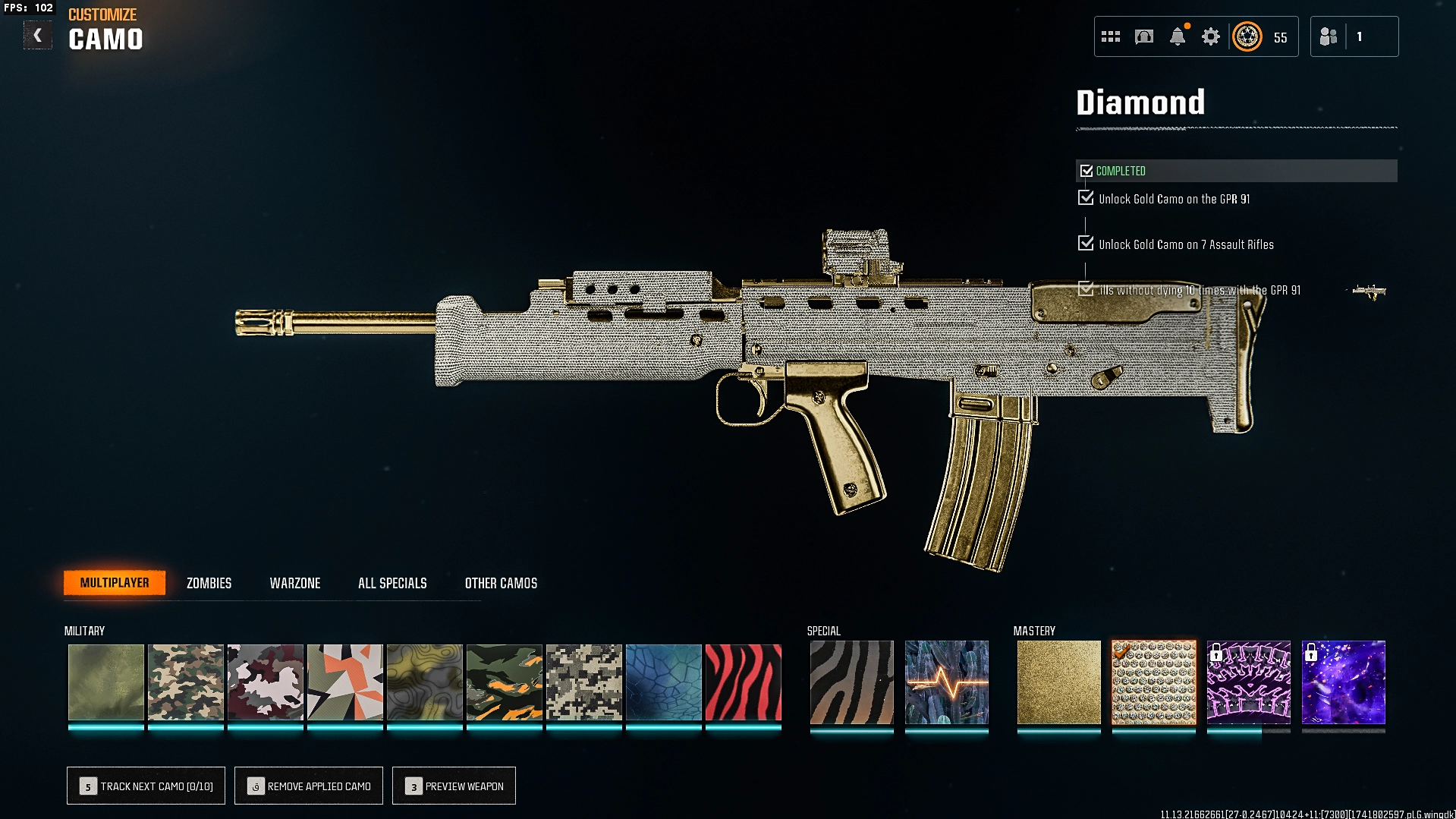Choose the Gold mastery camo
The width and height of the screenshot is (1456, 819).
coord(1058,682)
